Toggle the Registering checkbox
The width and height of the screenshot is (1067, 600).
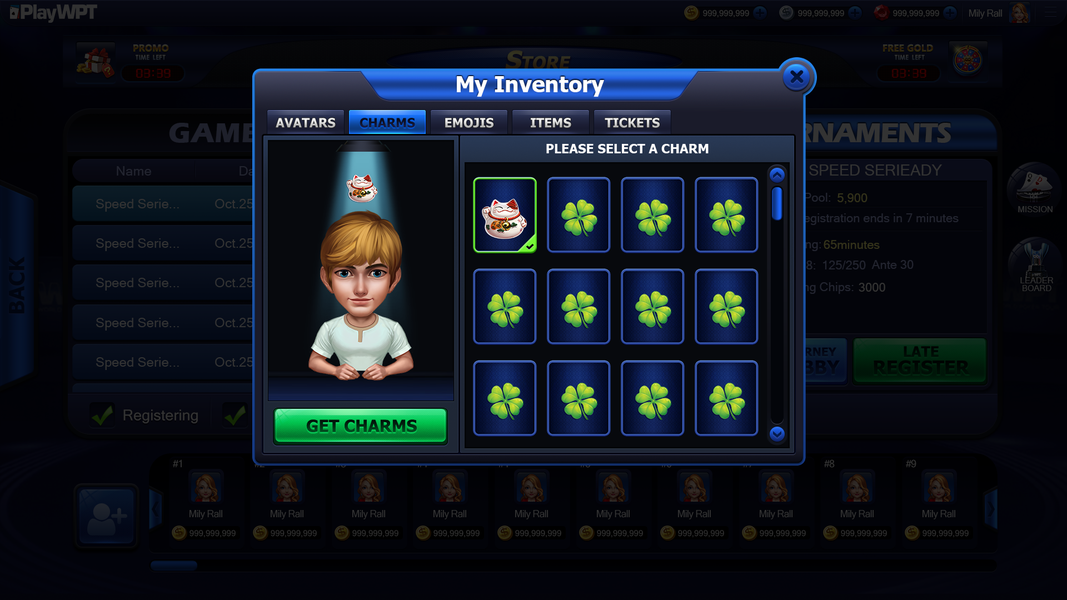(102, 415)
